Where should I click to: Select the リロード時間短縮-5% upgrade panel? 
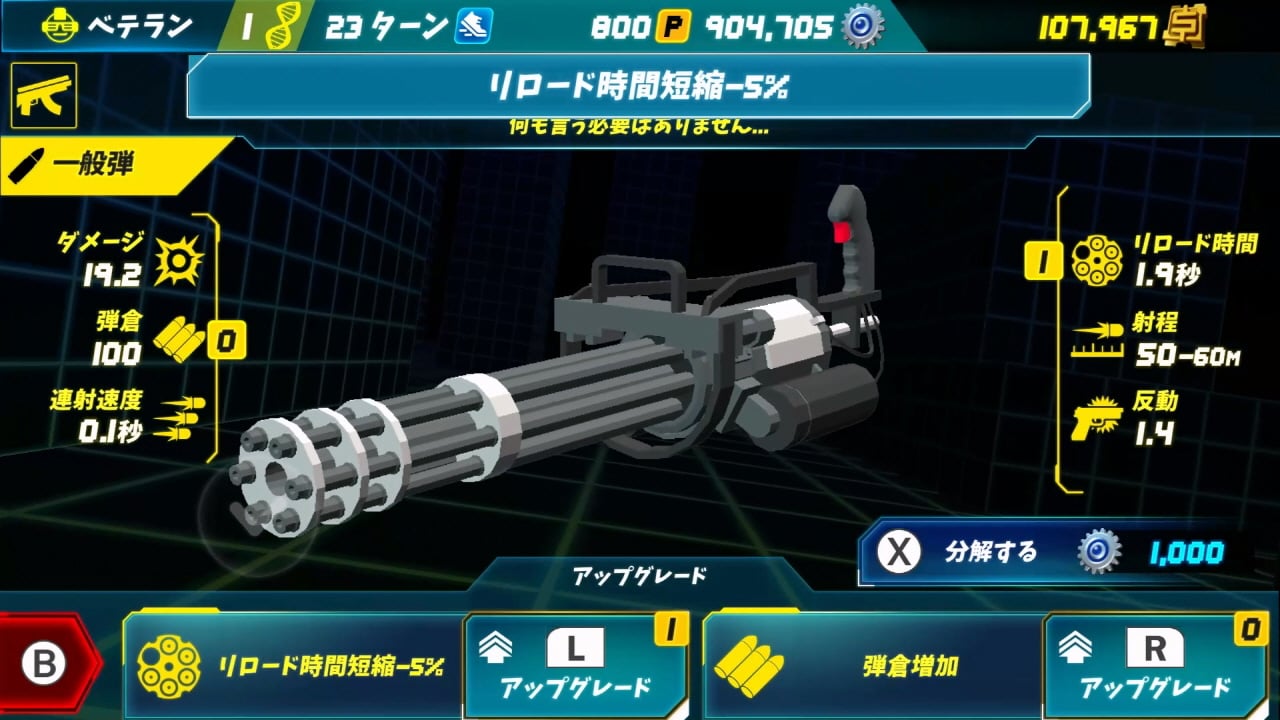pos(295,665)
